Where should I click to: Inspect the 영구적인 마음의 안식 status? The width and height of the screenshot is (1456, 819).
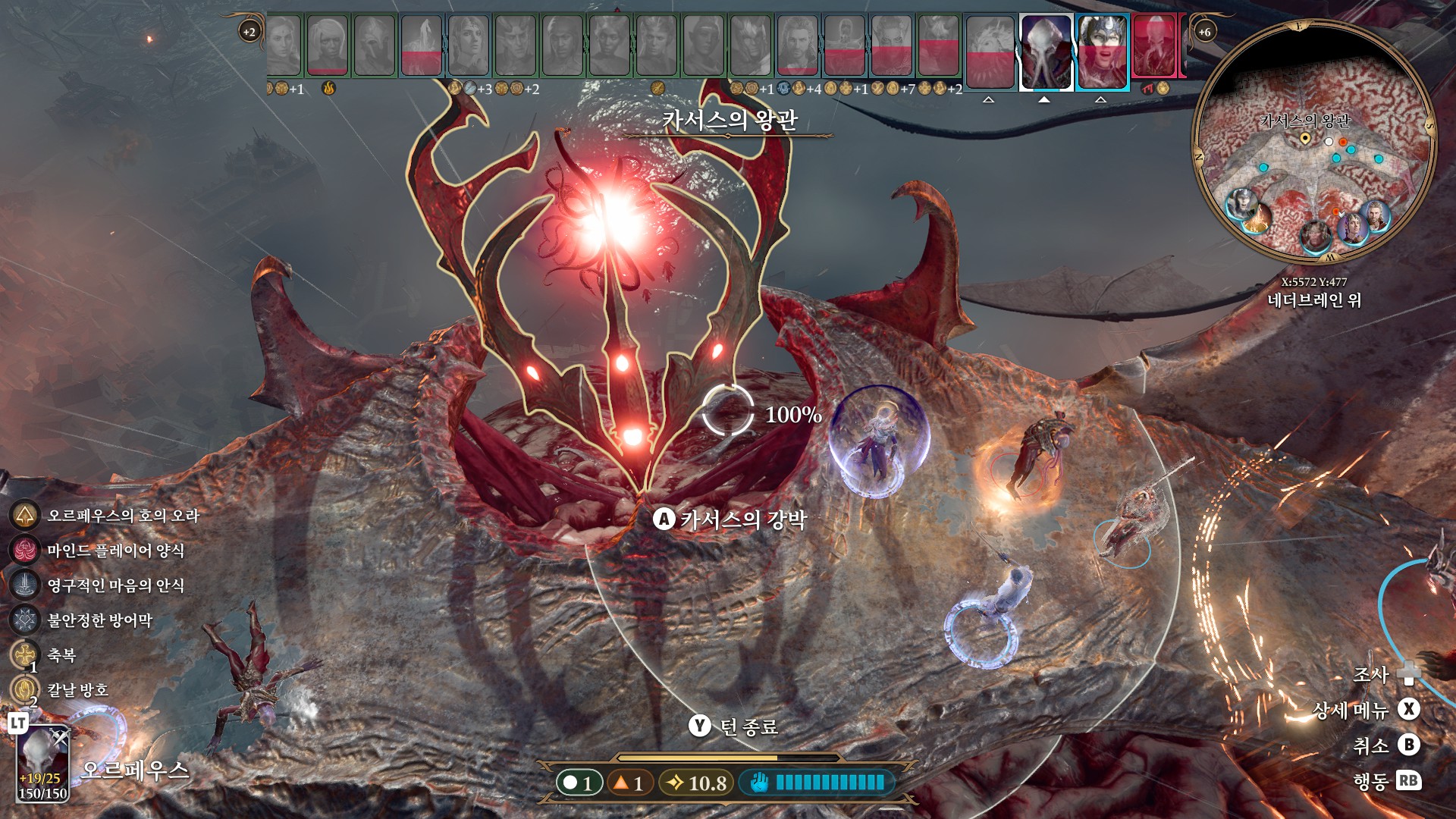tap(25, 585)
